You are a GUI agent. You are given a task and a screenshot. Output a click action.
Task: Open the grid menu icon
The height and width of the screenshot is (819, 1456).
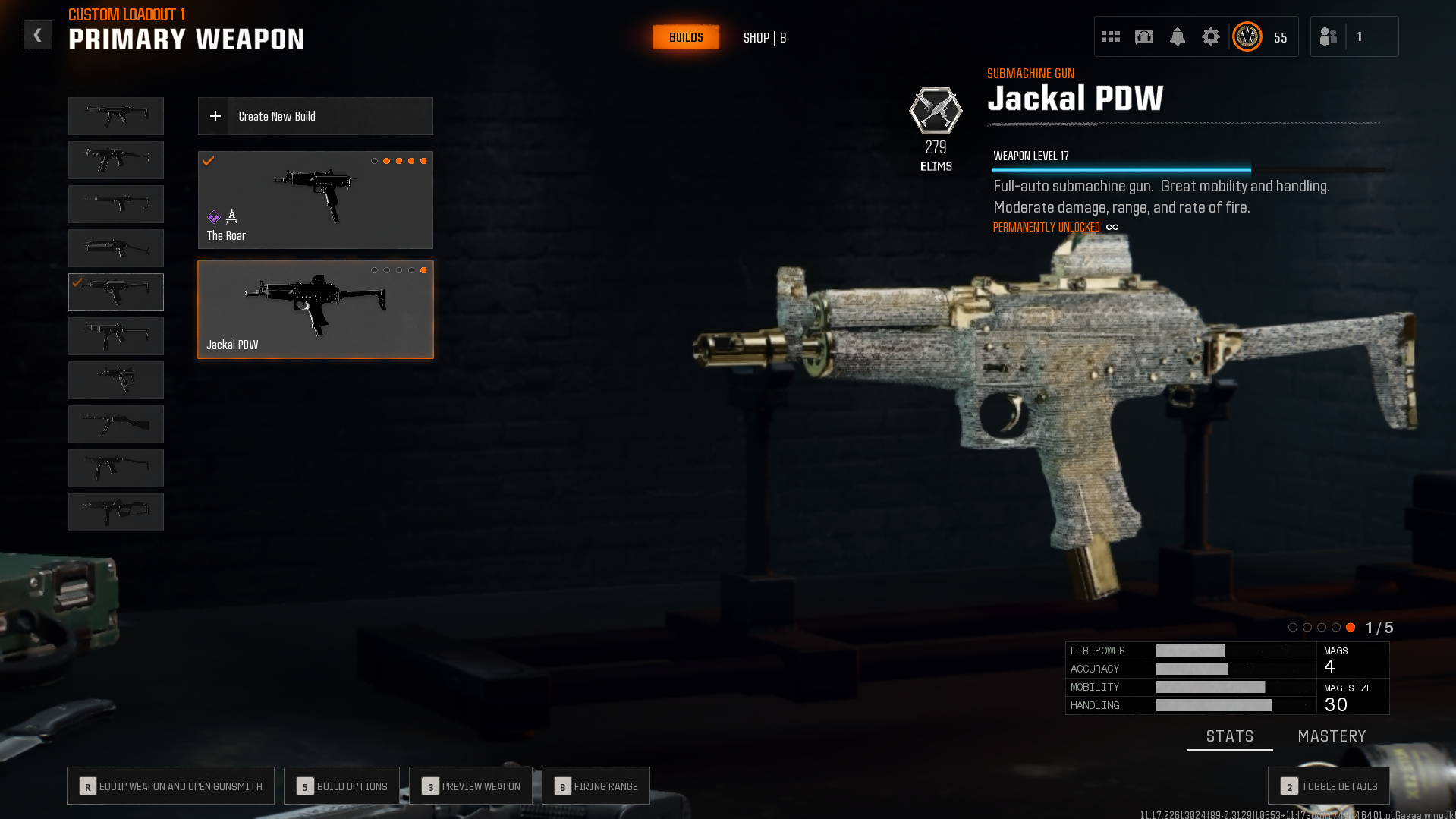click(1111, 36)
